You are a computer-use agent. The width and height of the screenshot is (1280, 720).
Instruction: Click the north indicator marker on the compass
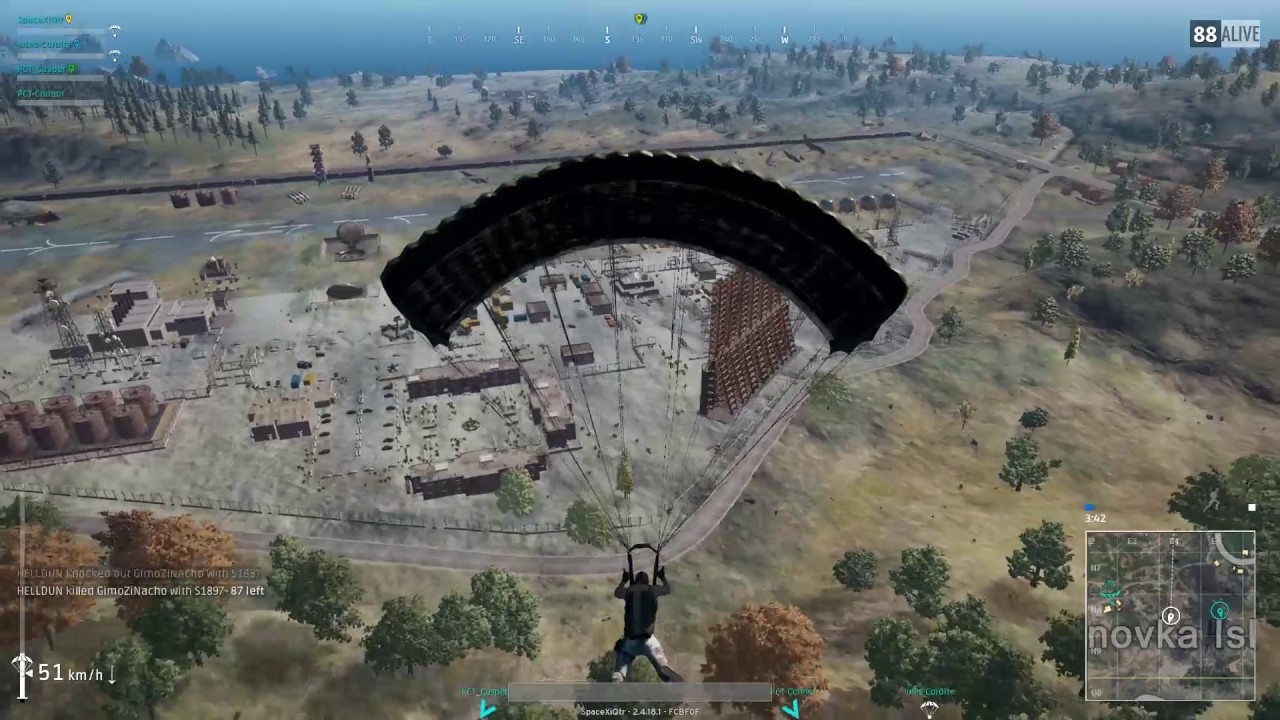(638, 19)
